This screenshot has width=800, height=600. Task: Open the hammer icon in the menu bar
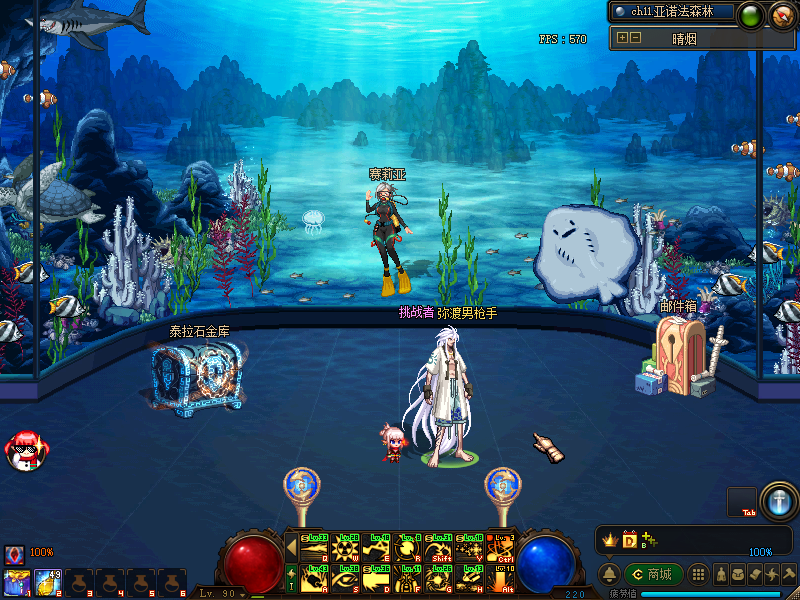coord(789,575)
